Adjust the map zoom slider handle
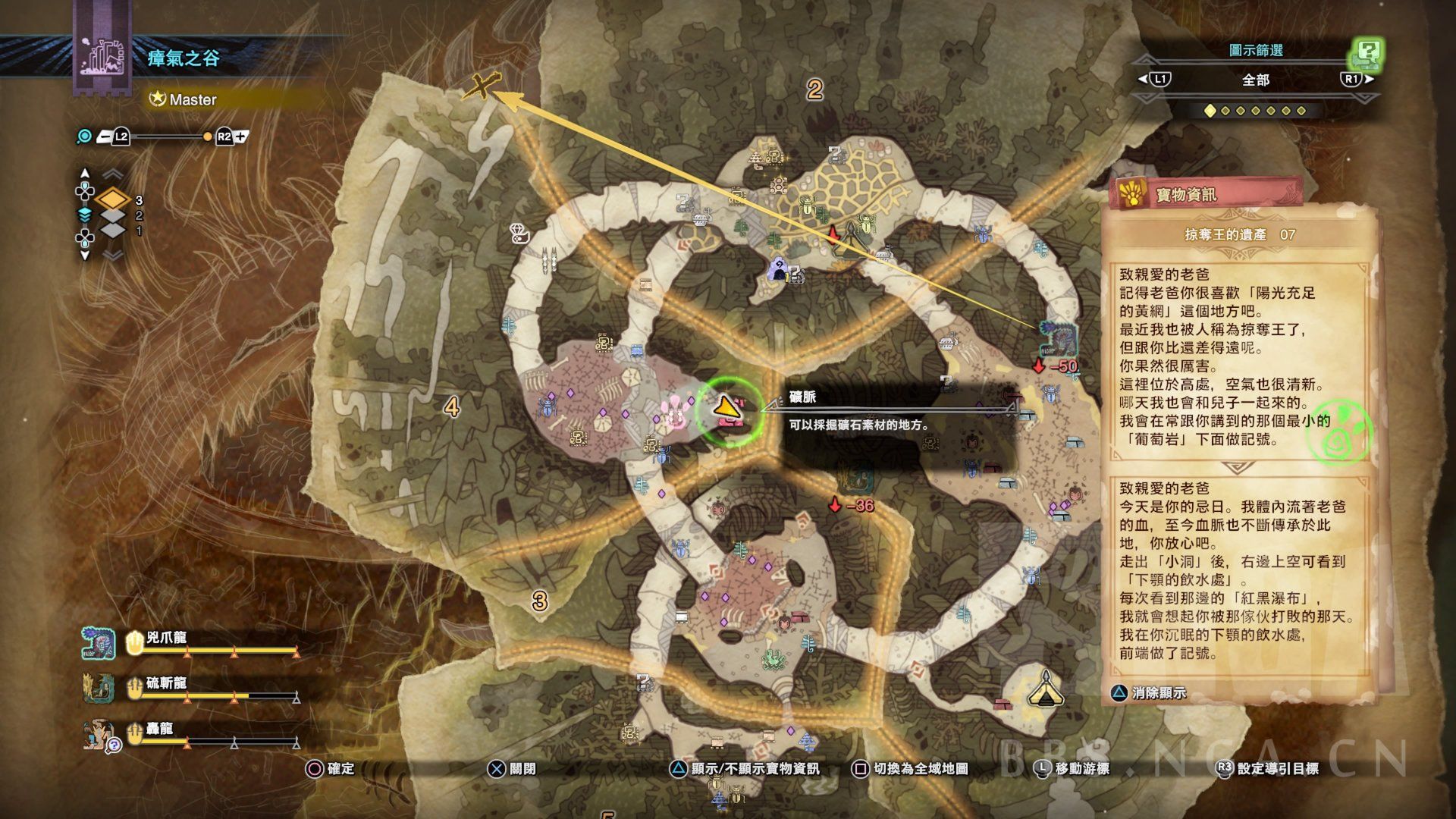This screenshot has width=1456, height=819. pyautogui.click(x=208, y=136)
